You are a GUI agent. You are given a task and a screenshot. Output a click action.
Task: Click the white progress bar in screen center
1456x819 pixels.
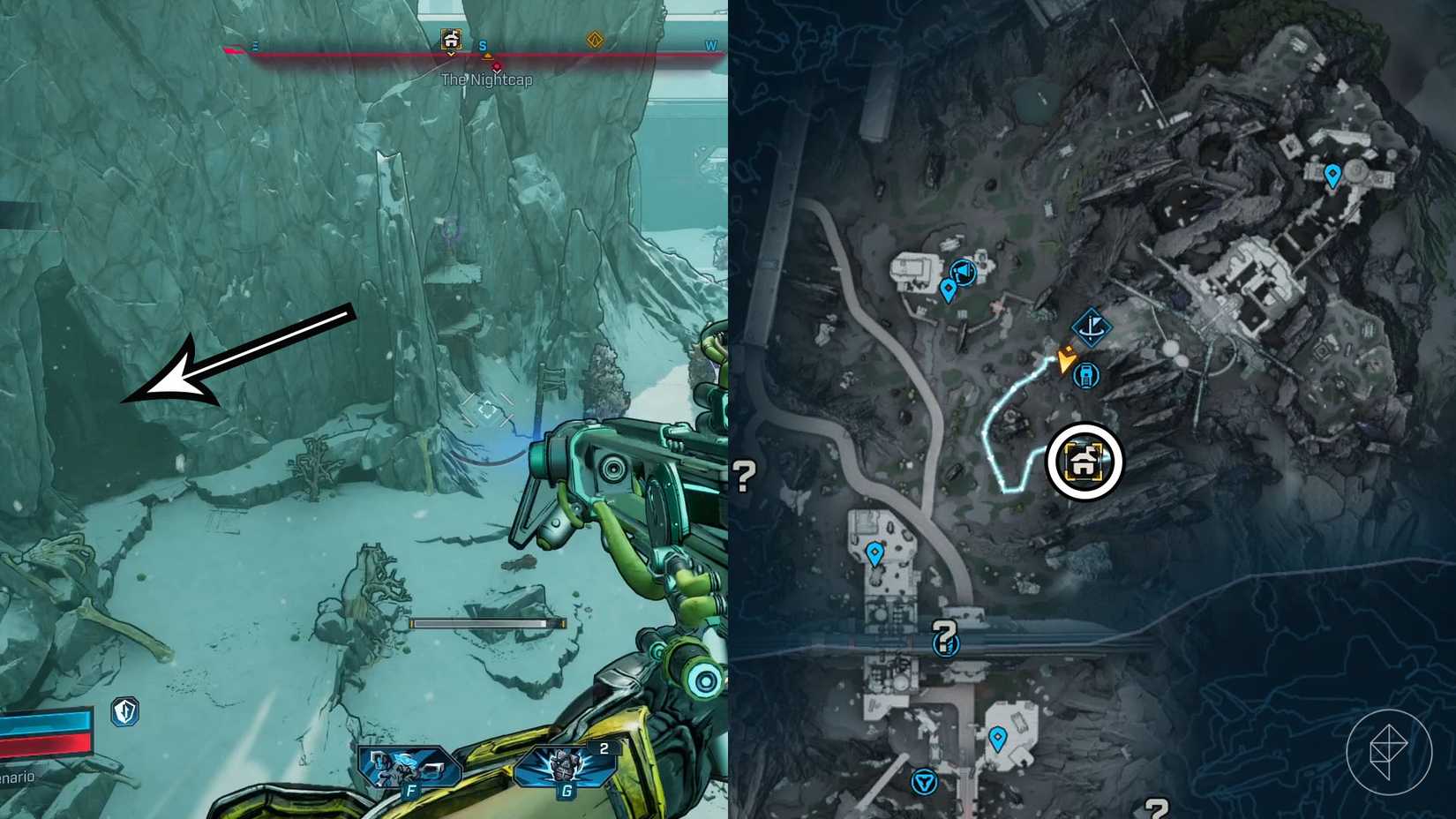coord(489,622)
